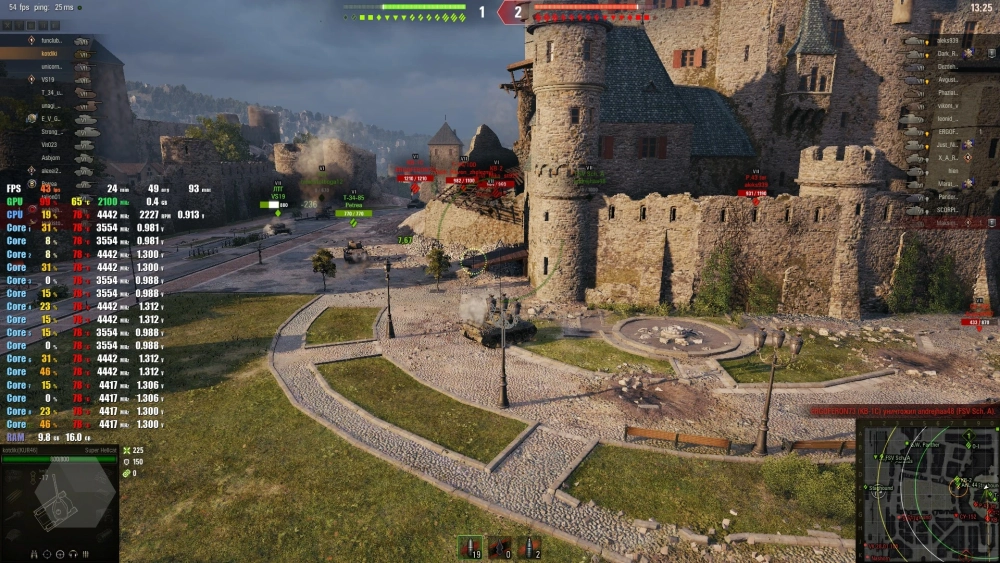
Task: Pick ally Asbjorn from the team roster
Action: coord(50,157)
